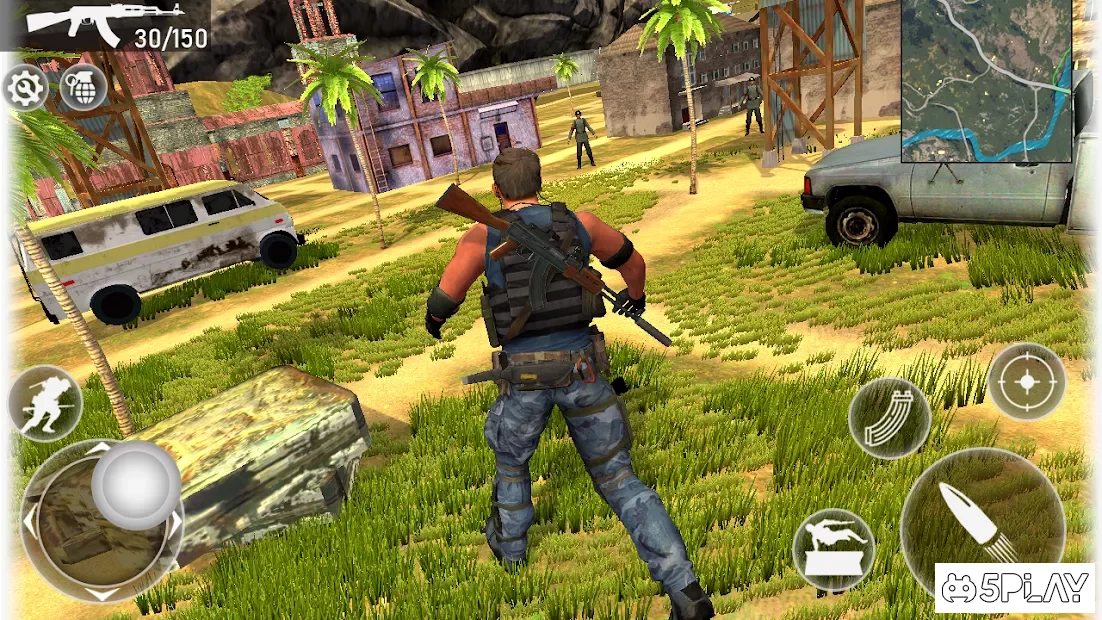Activate the crosshair aim button
Image resolution: width=1102 pixels, height=620 pixels.
pyautogui.click(x=1025, y=381)
